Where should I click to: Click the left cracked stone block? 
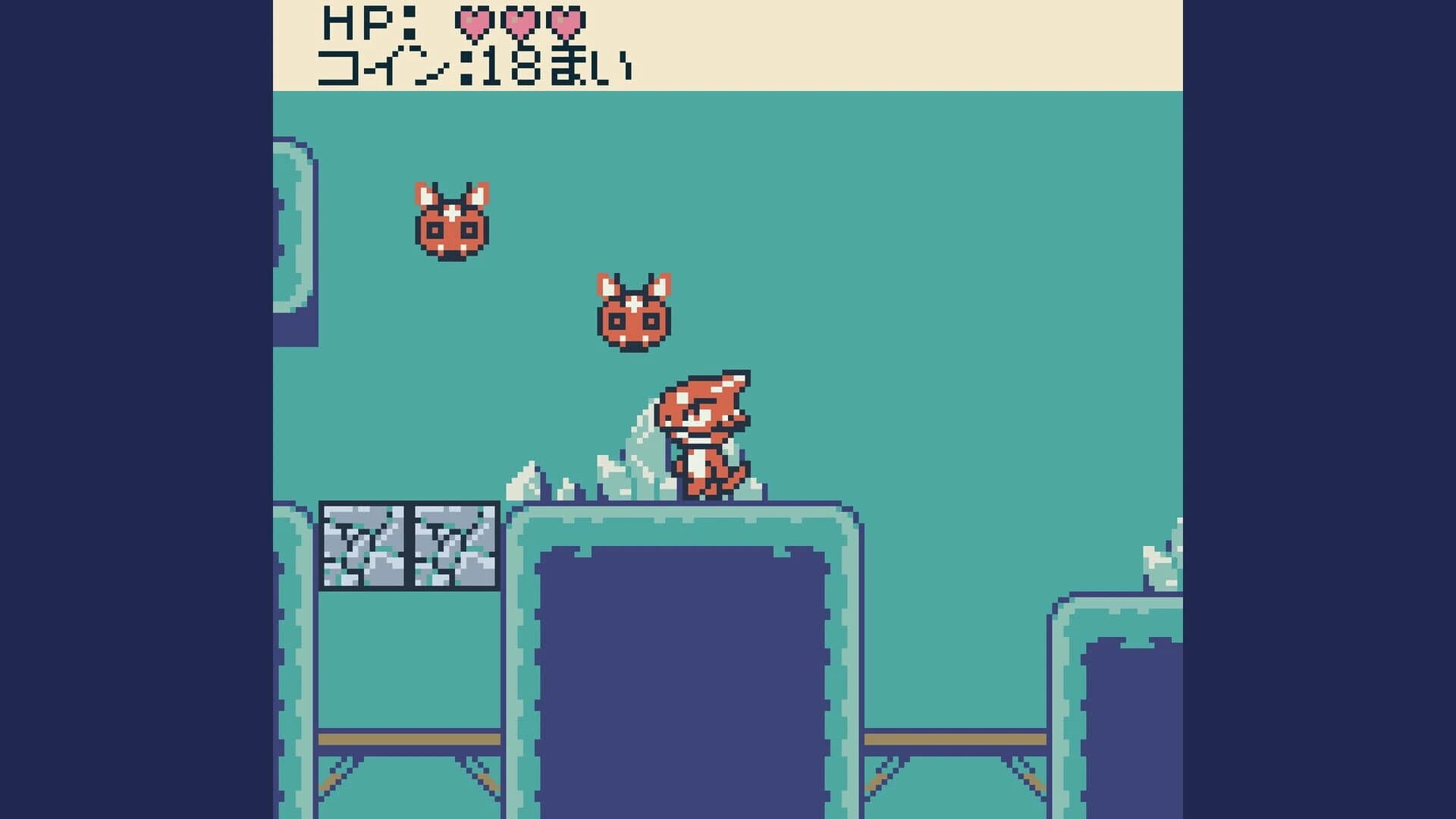coord(364,546)
